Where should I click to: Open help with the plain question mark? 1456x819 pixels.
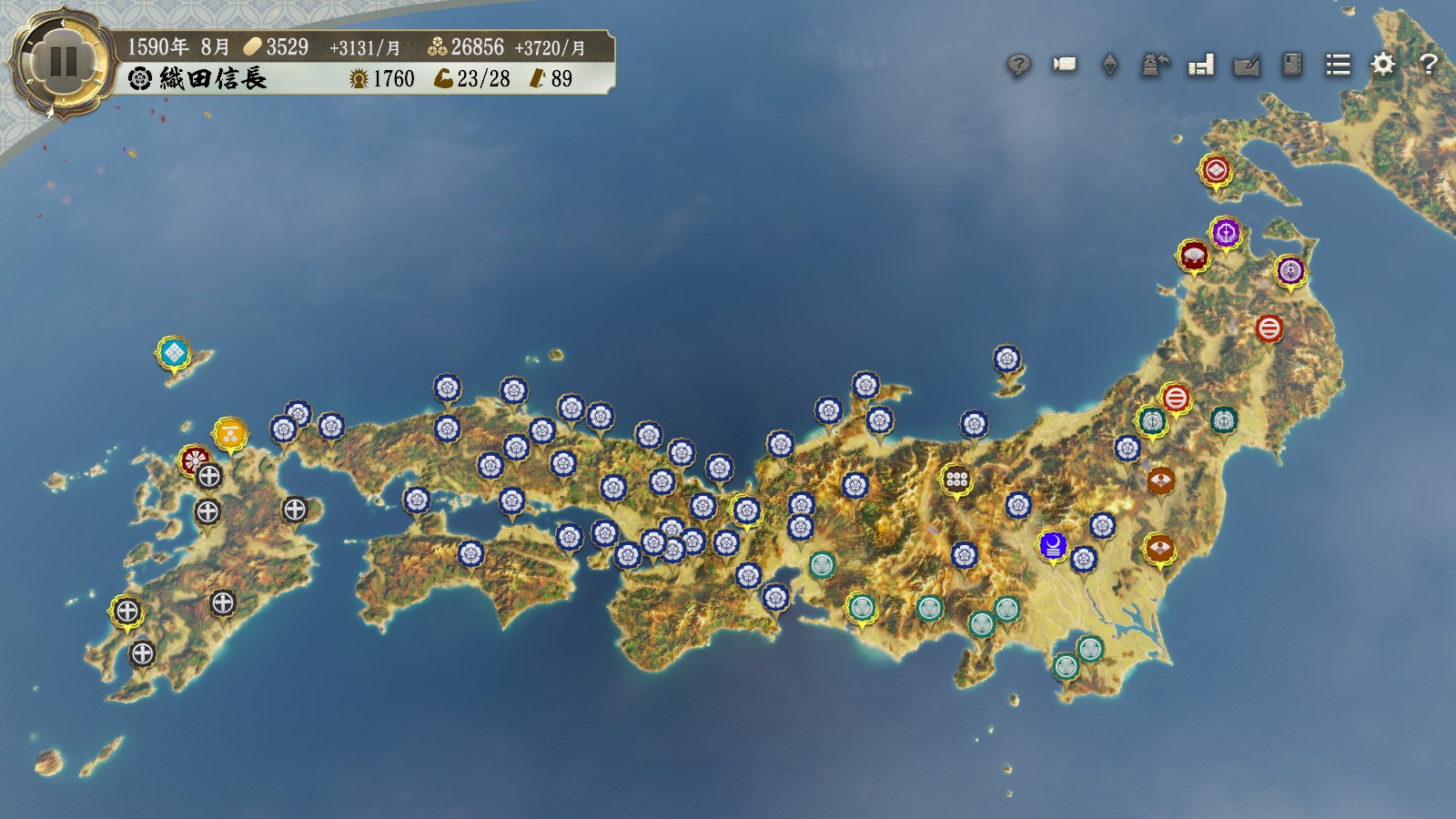coord(1429,65)
